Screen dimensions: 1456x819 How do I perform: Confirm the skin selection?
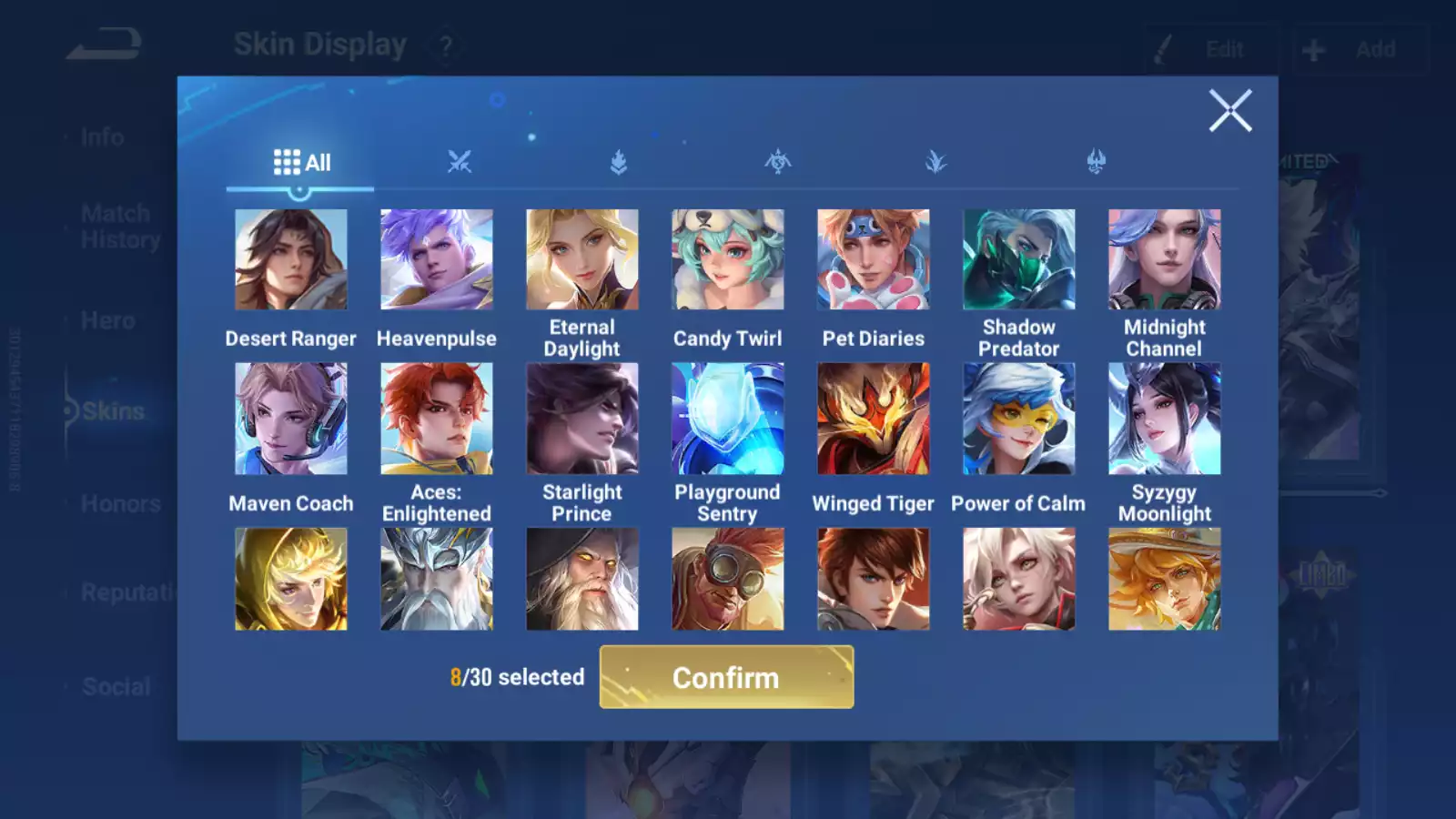[x=726, y=677]
